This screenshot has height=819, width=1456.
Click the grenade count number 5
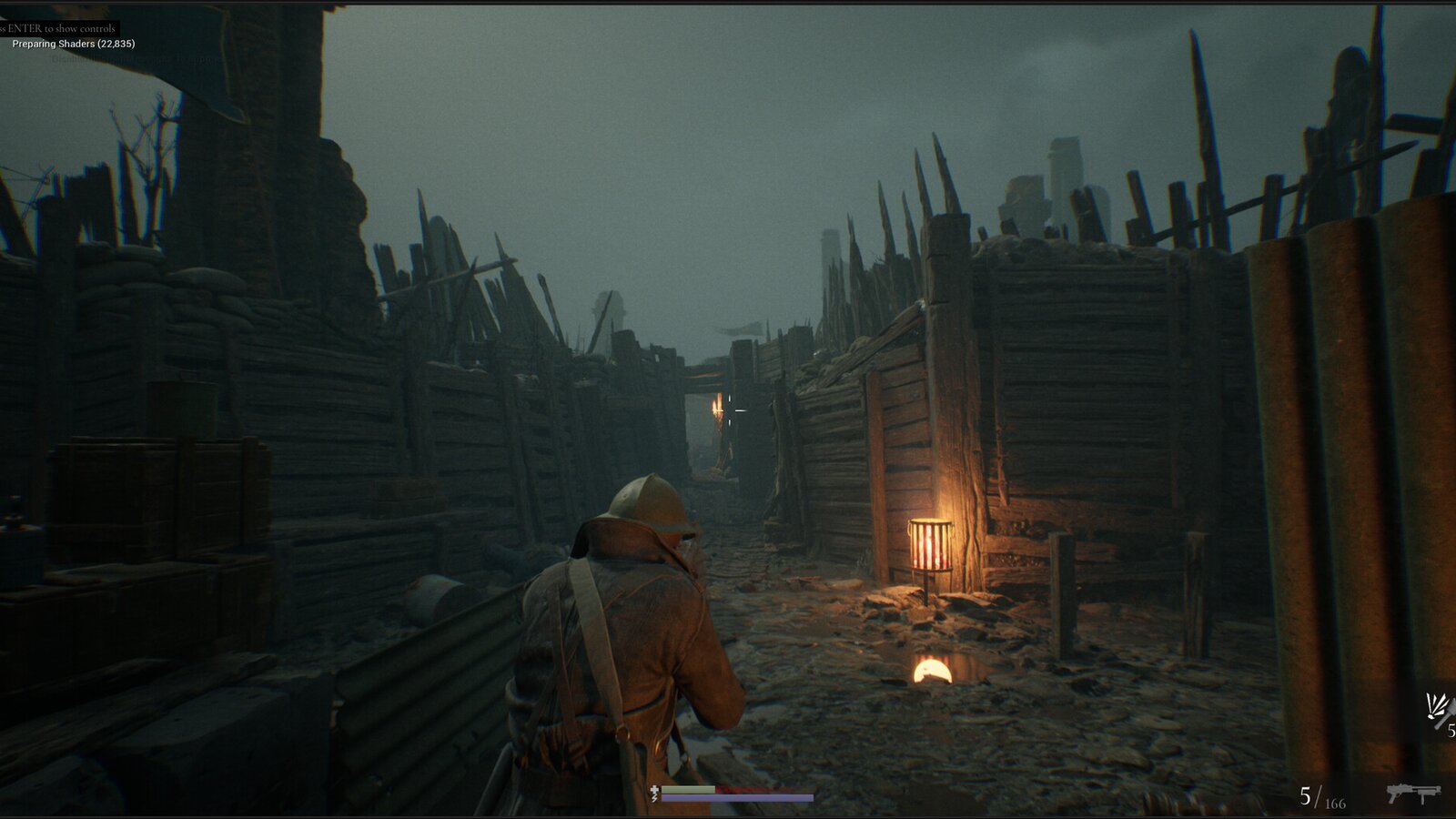click(x=1451, y=730)
